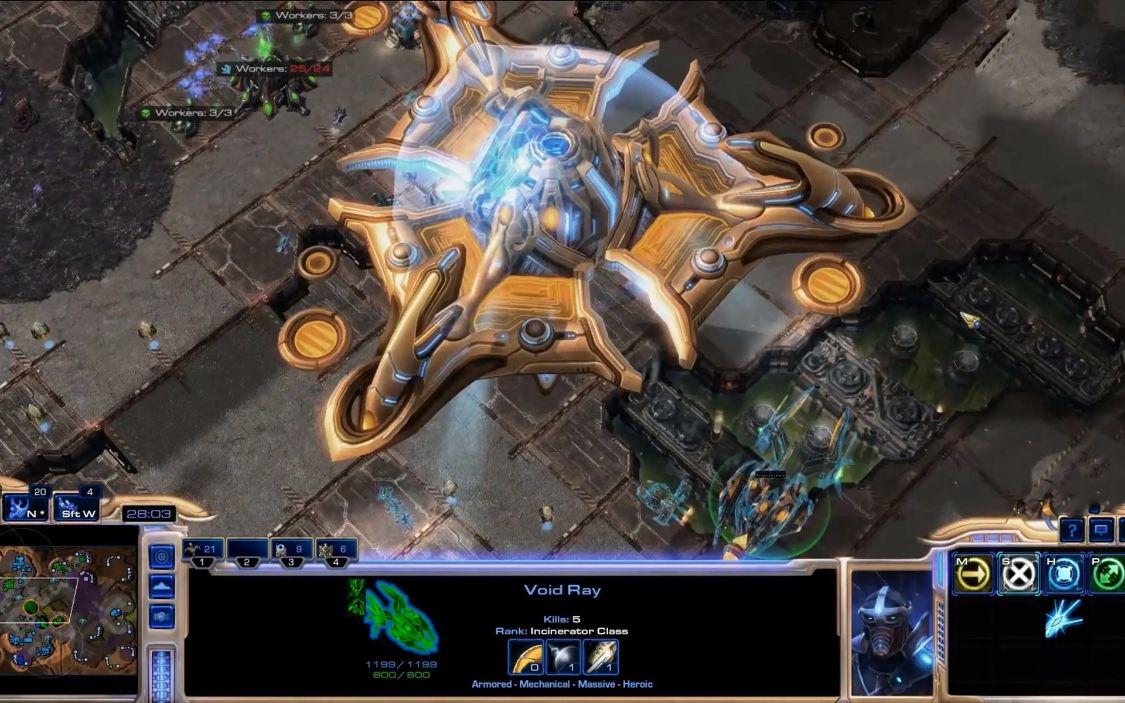The height and width of the screenshot is (703, 1125).
Task: Select warp gates button showing 4
Action: coord(76,506)
